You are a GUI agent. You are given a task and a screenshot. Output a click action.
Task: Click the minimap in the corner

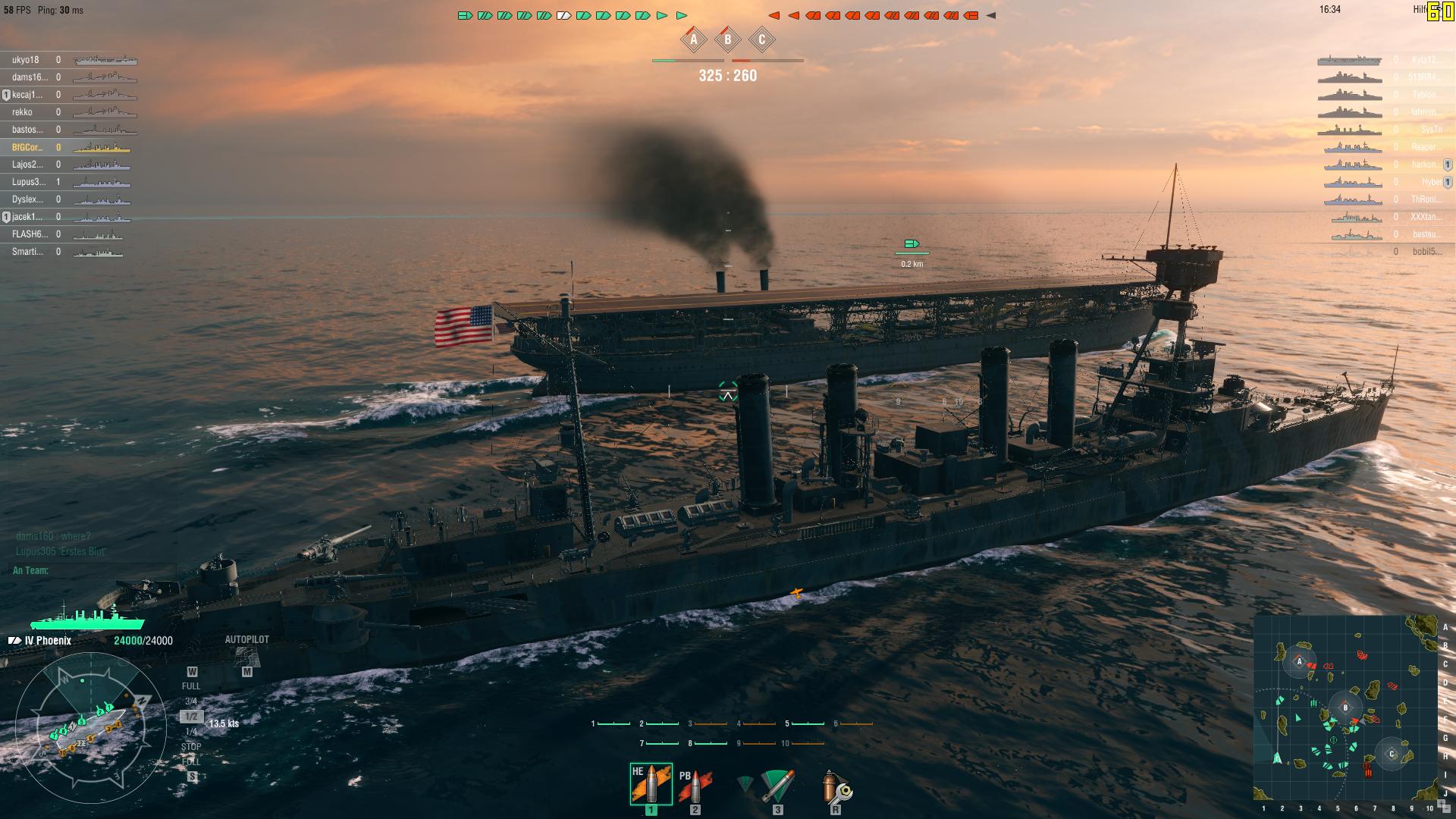[x=1346, y=707]
